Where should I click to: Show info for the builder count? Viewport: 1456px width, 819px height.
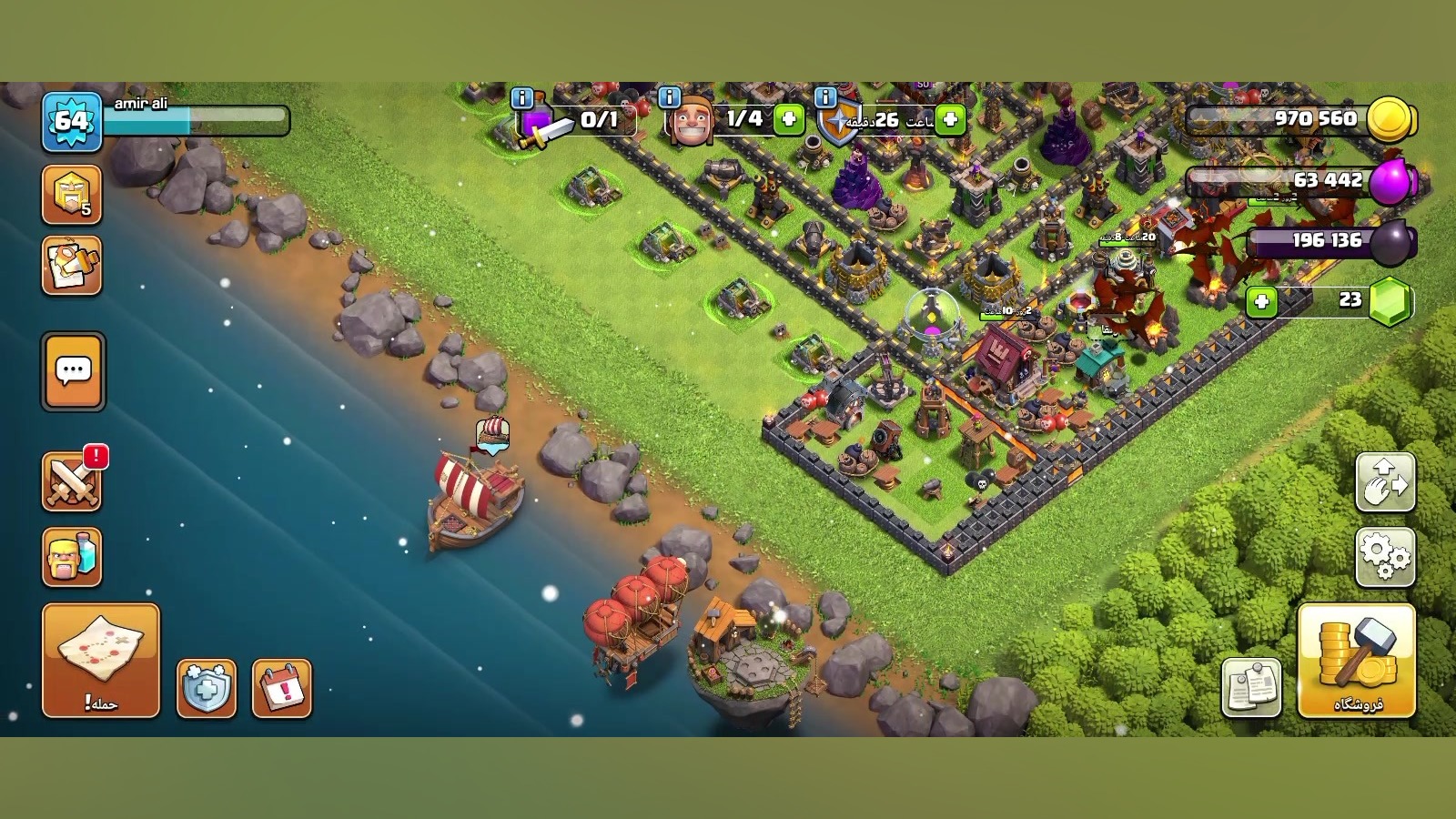click(669, 97)
